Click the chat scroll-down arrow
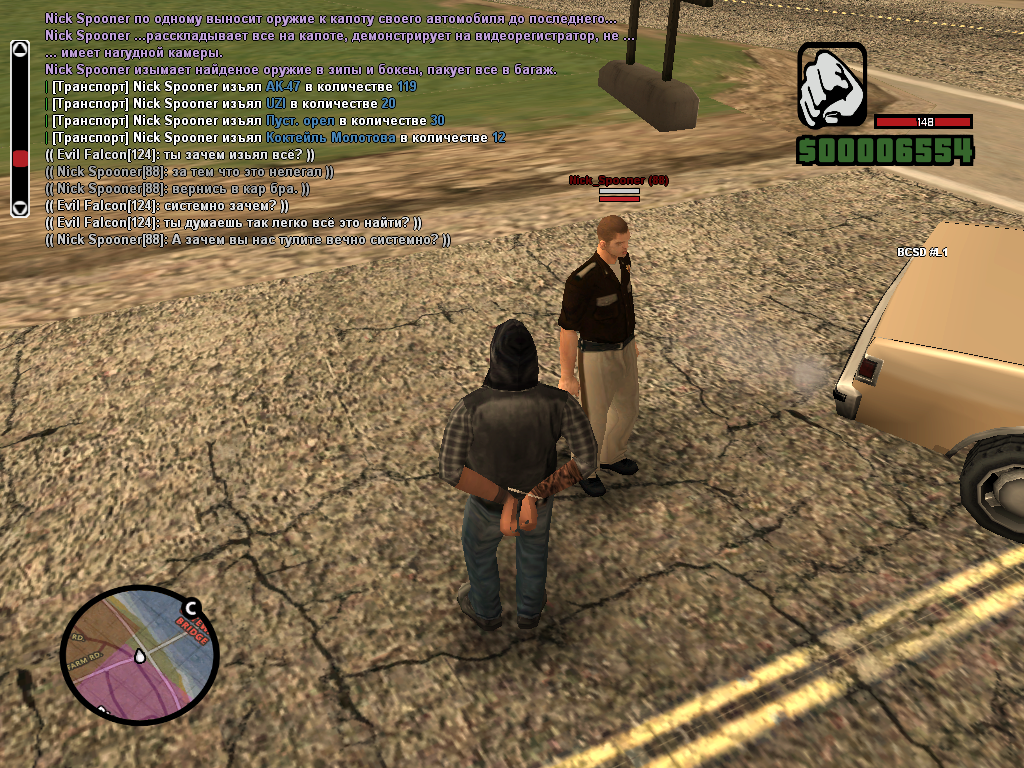Viewport: 1024px width, 768px height. click(19, 208)
